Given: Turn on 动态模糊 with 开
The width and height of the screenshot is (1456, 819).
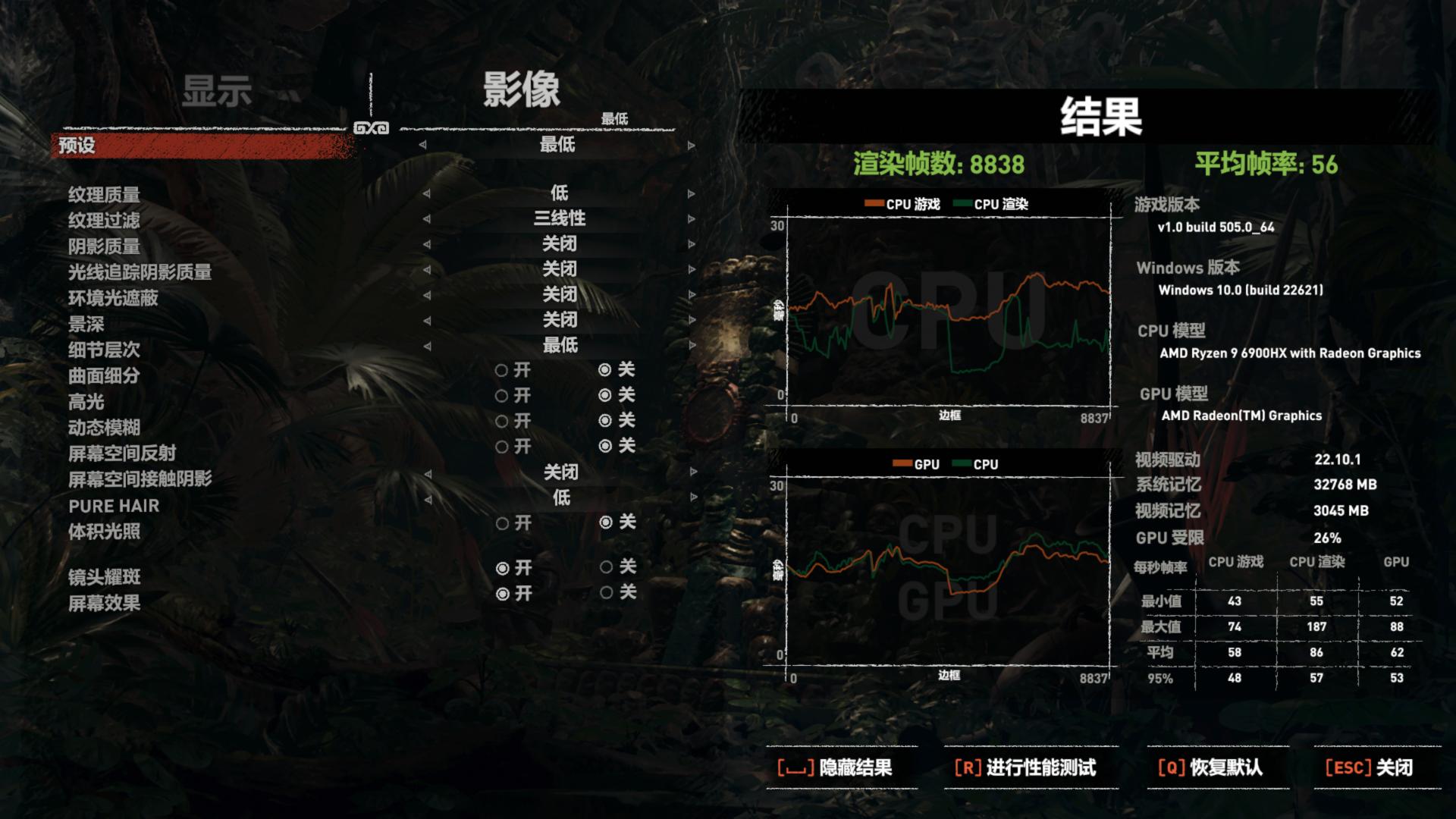Looking at the screenshot, I should 501,421.
